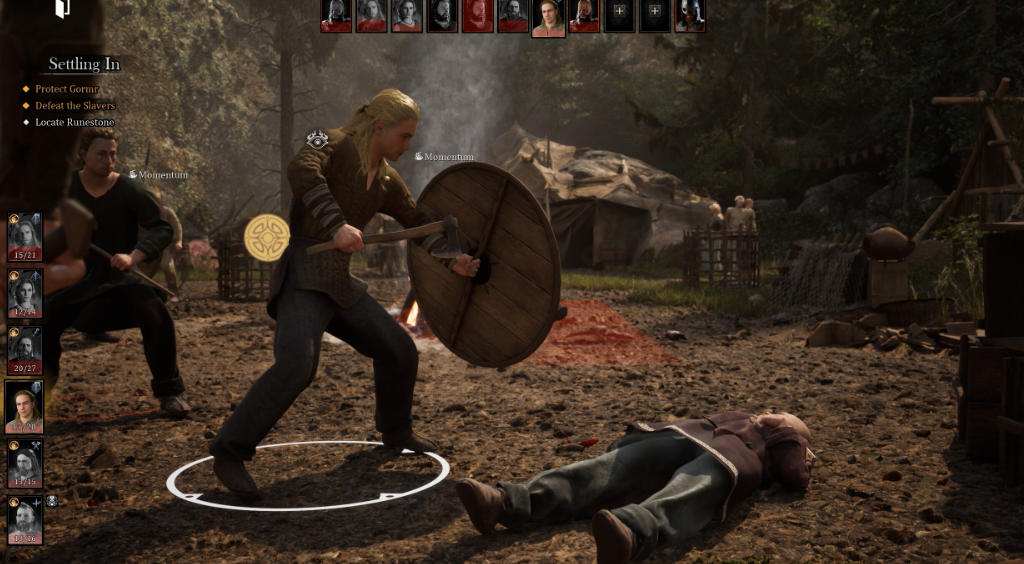Click the white door icon at top-left
The height and width of the screenshot is (564, 1024).
(x=62, y=9)
